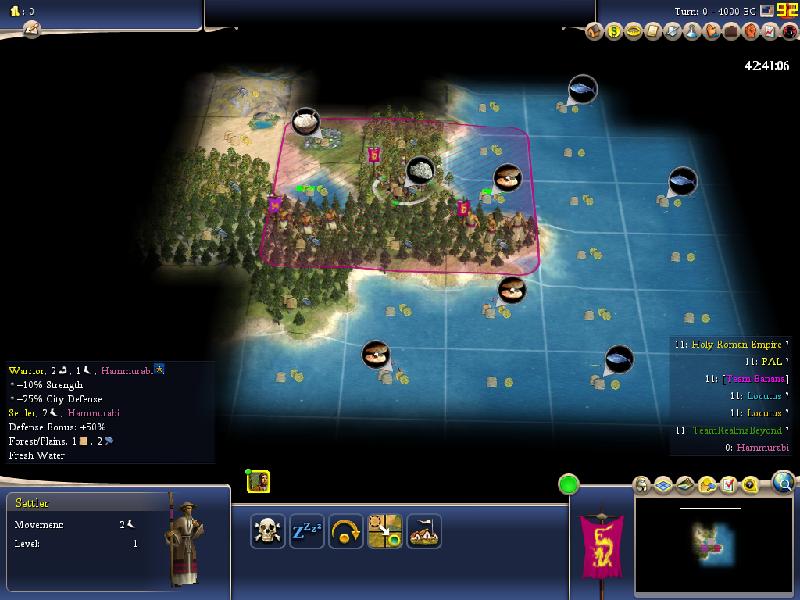
Task: Skip the Settler's turn
Action: pyautogui.click(x=345, y=531)
